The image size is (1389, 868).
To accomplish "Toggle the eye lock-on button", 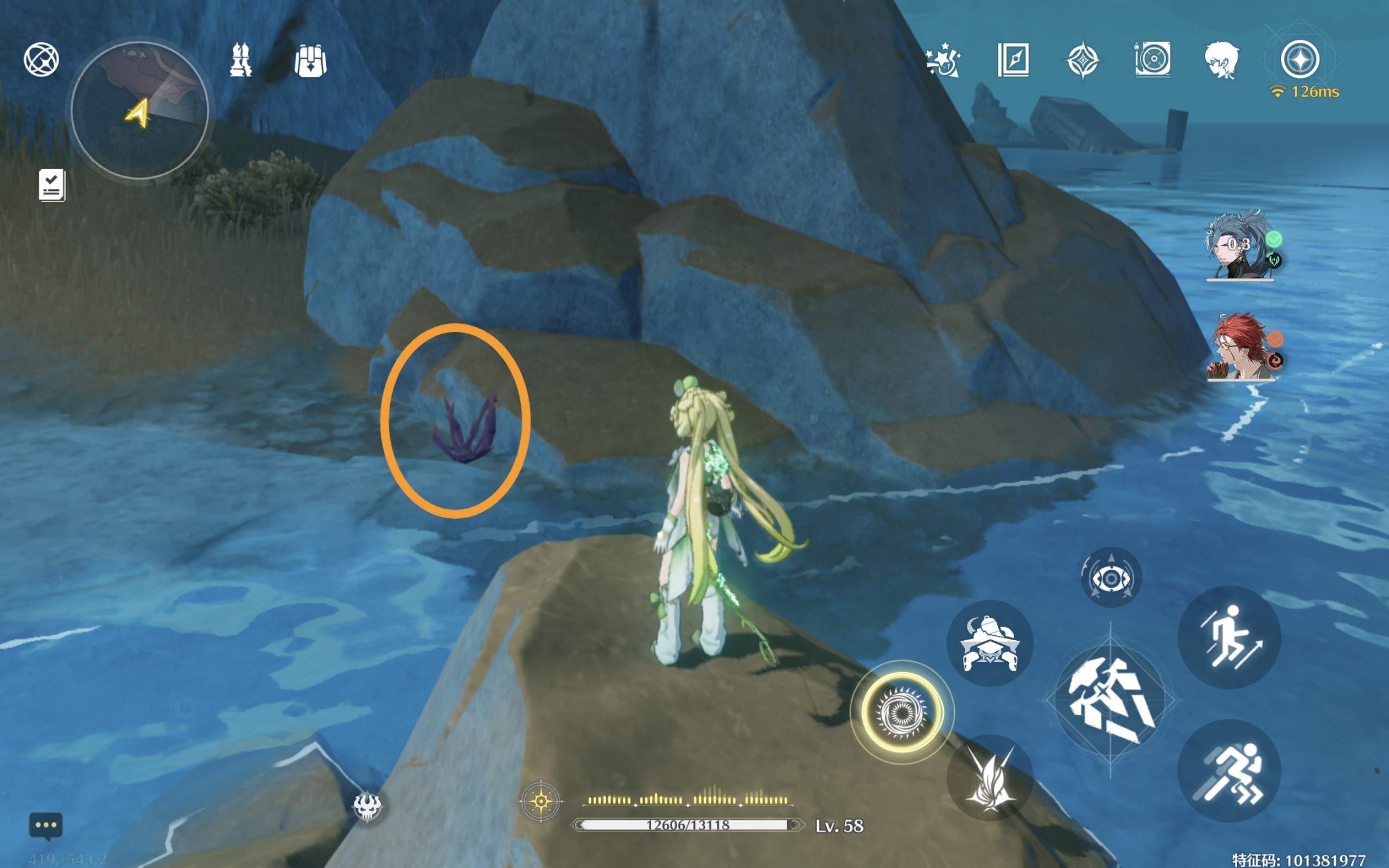I will coord(1111,578).
